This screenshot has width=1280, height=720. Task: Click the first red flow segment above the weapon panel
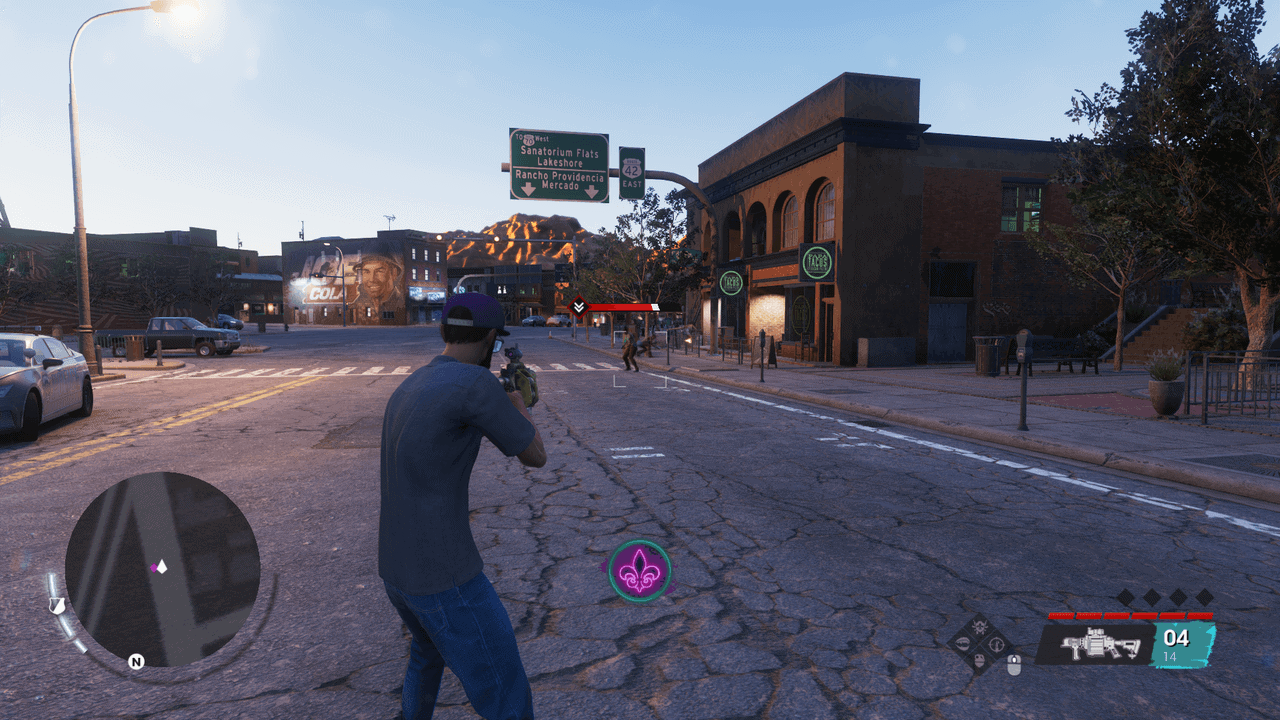(x=1062, y=614)
